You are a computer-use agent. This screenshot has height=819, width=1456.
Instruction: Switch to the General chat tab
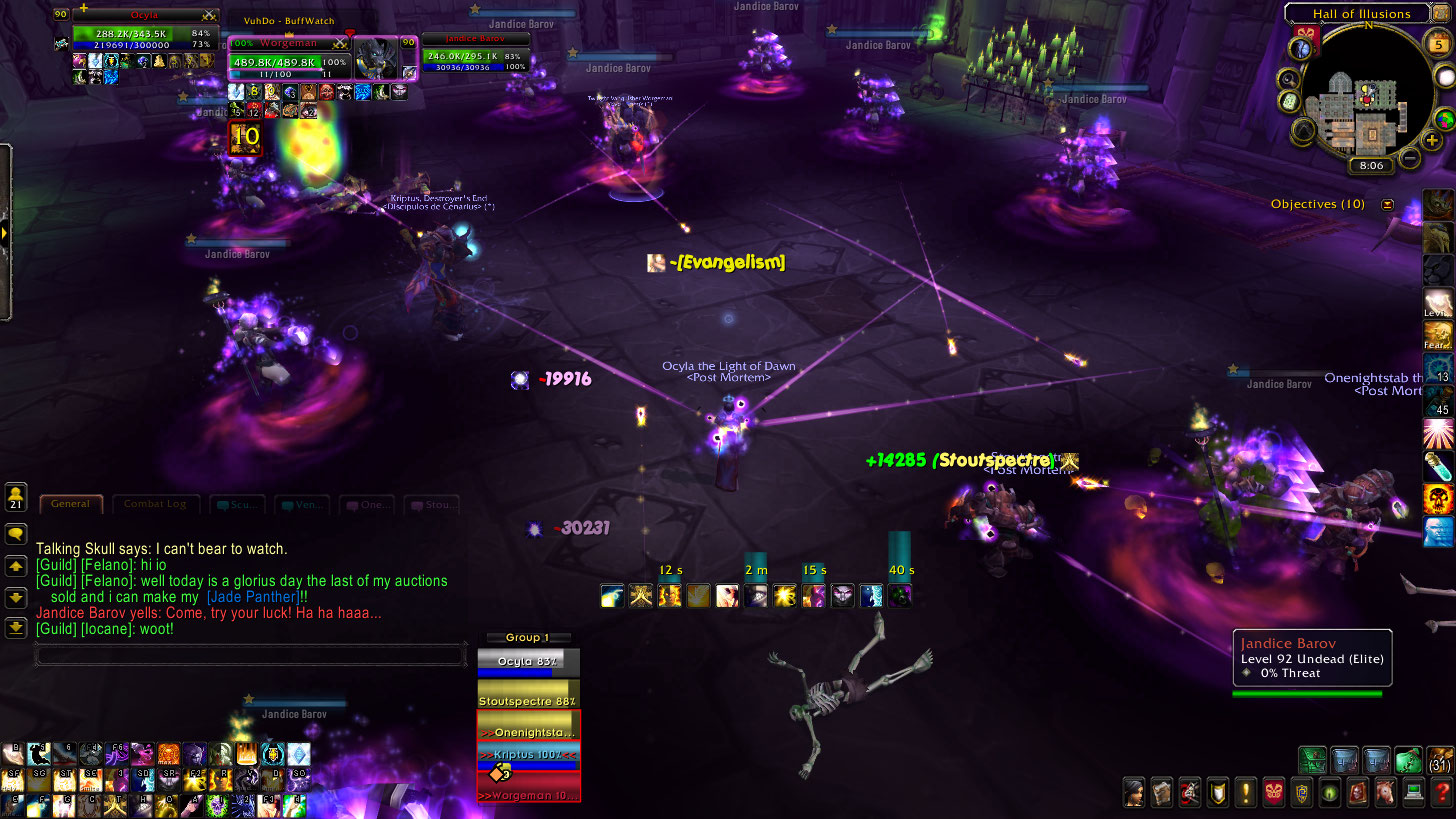71,504
